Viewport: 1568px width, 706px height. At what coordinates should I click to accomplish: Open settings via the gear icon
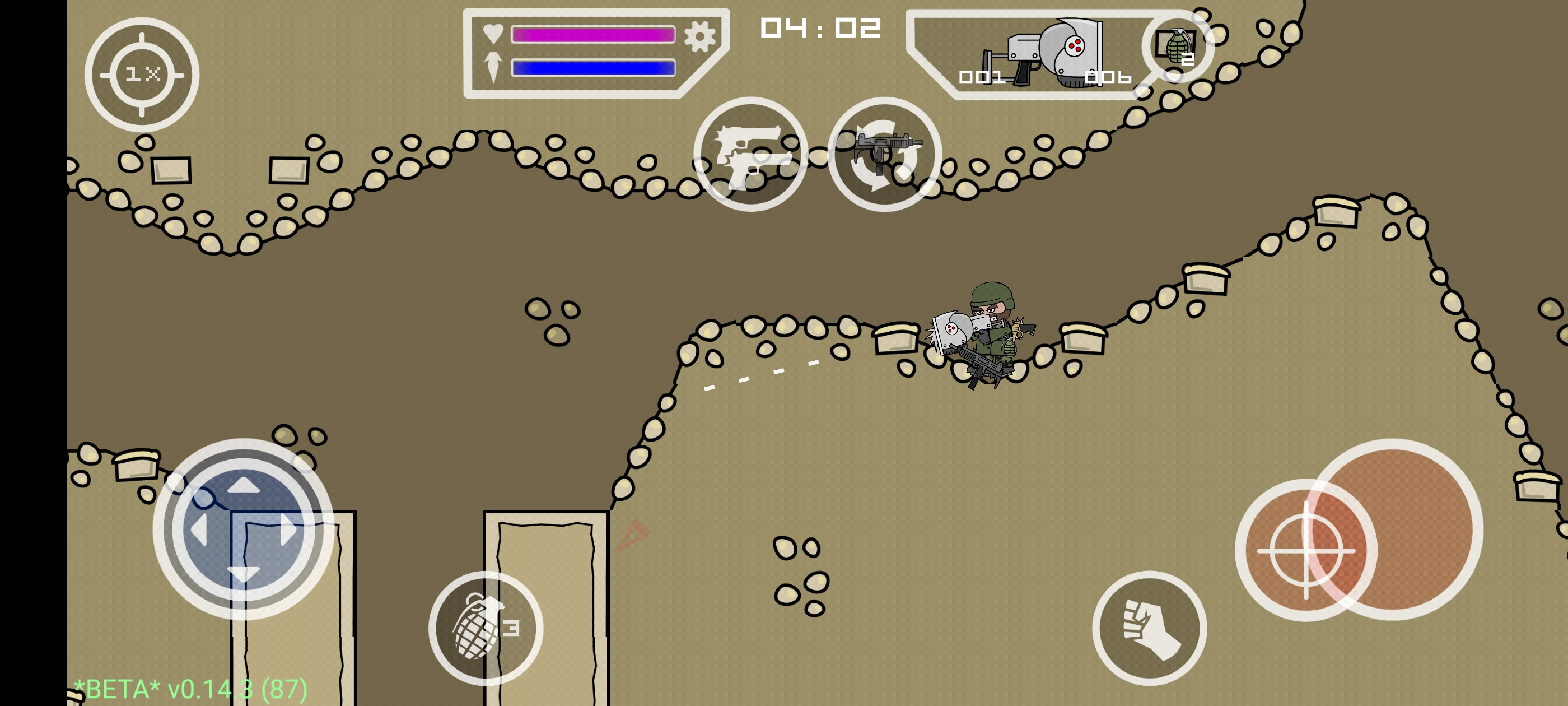pyautogui.click(x=699, y=36)
